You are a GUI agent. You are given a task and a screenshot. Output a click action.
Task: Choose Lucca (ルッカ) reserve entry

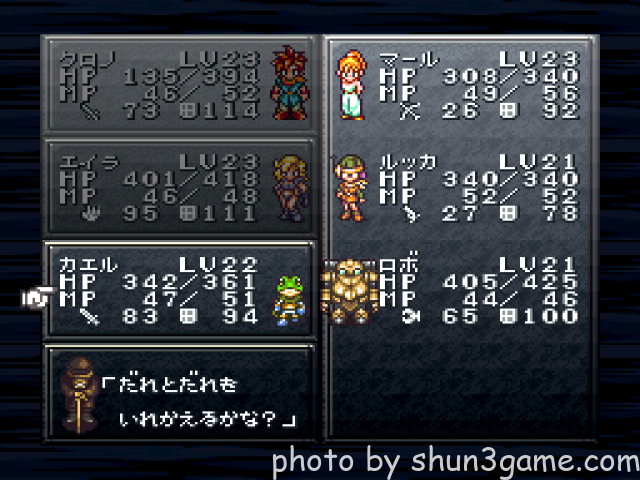tap(460, 187)
